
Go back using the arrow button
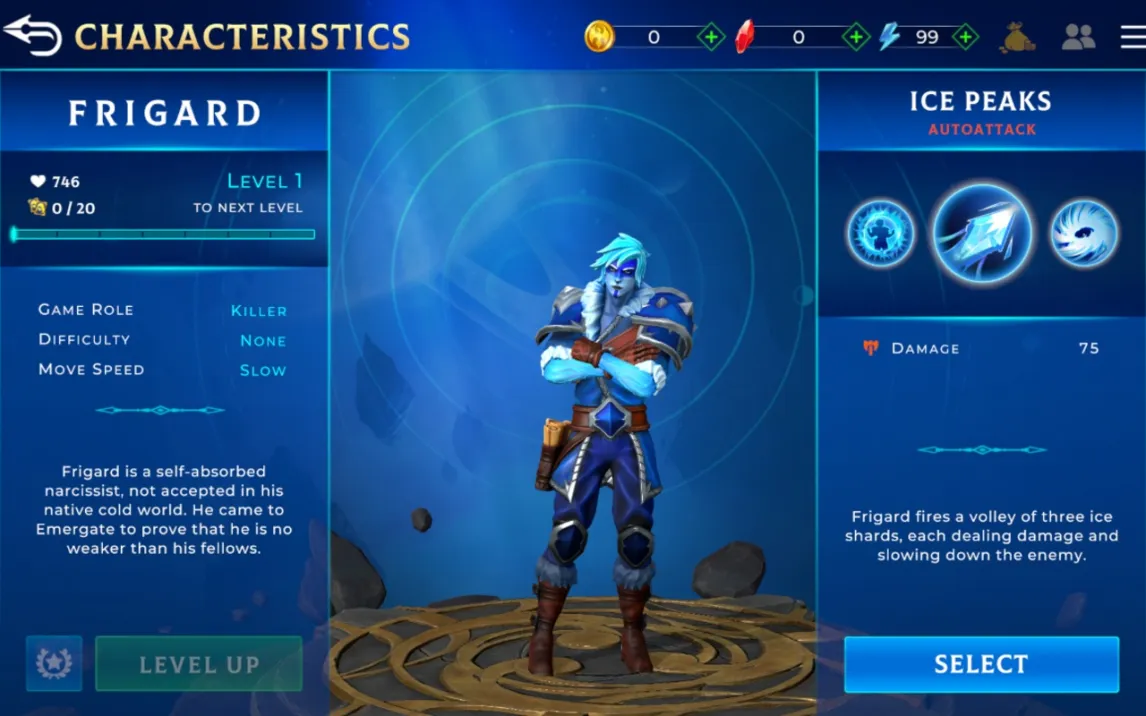tap(33, 34)
